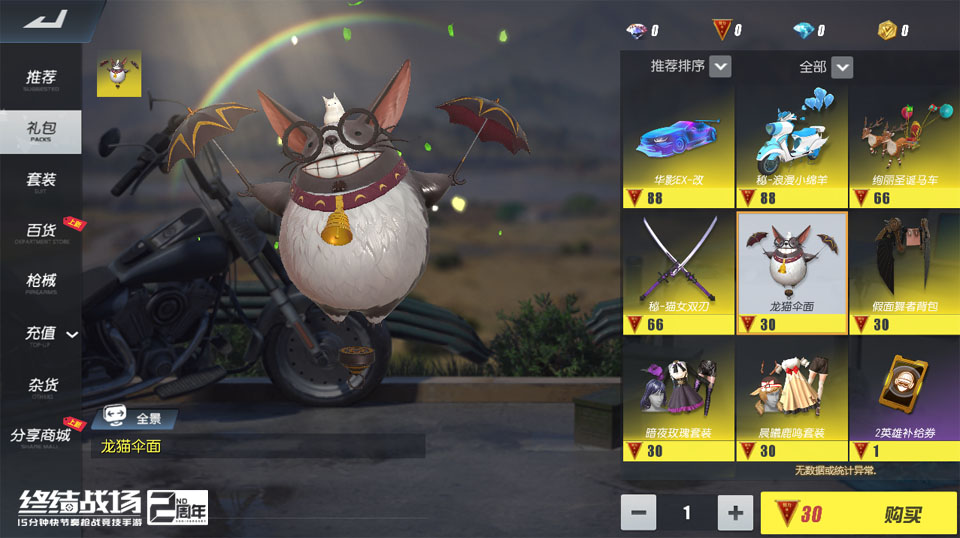This screenshot has width=960, height=538.
Task: Select the 华影EX-改 car item
Action: [678, 146]
